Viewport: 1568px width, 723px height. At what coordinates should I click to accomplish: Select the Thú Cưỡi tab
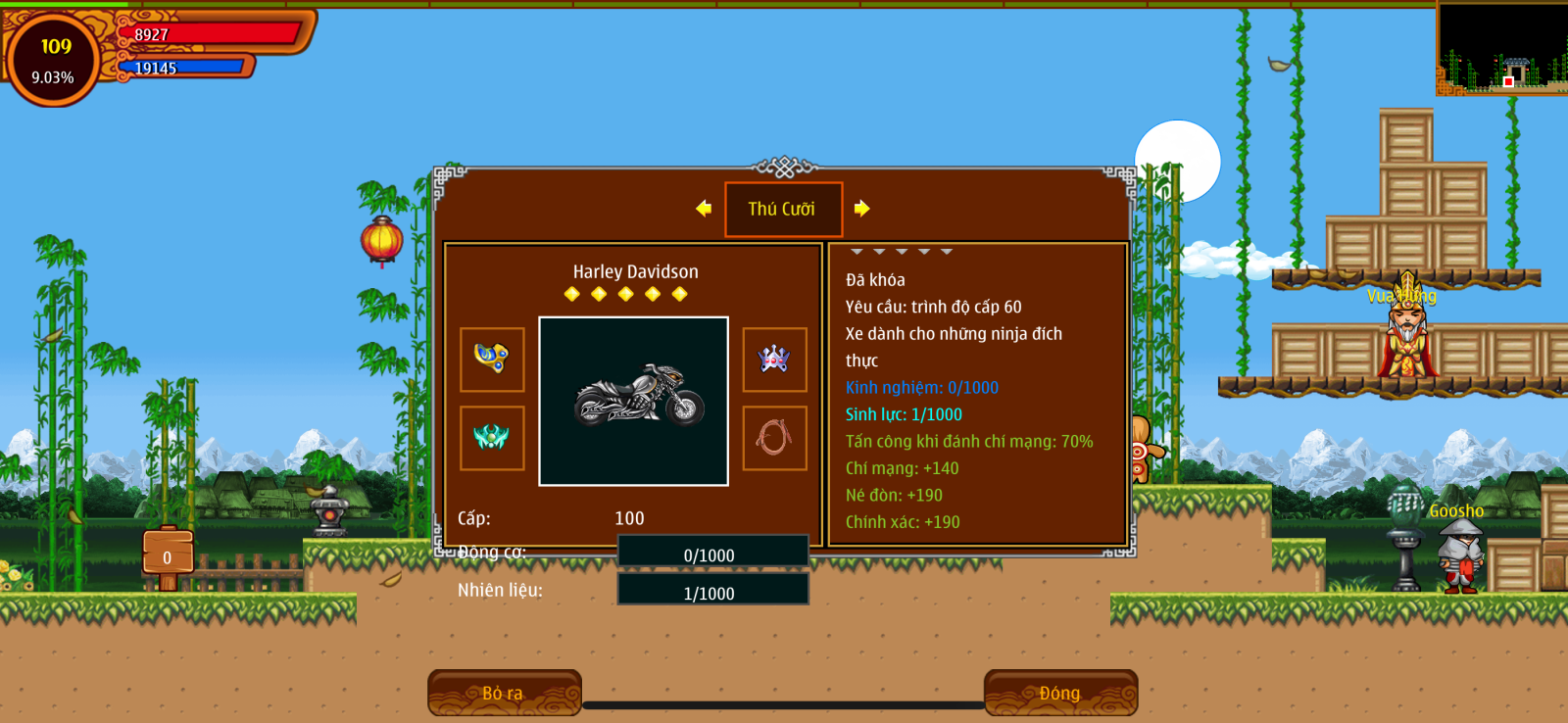coord(783,209)
